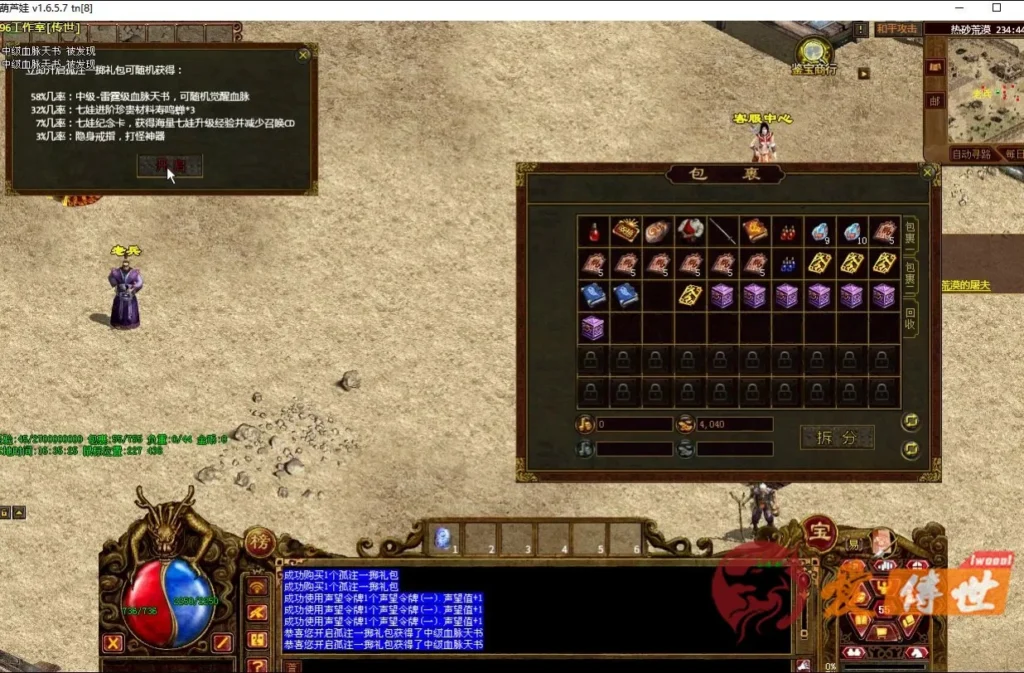Open the 榜 ranking button
Viewport: 1024px width, 673px height.
pyautogui.click(x=259, y=541)
